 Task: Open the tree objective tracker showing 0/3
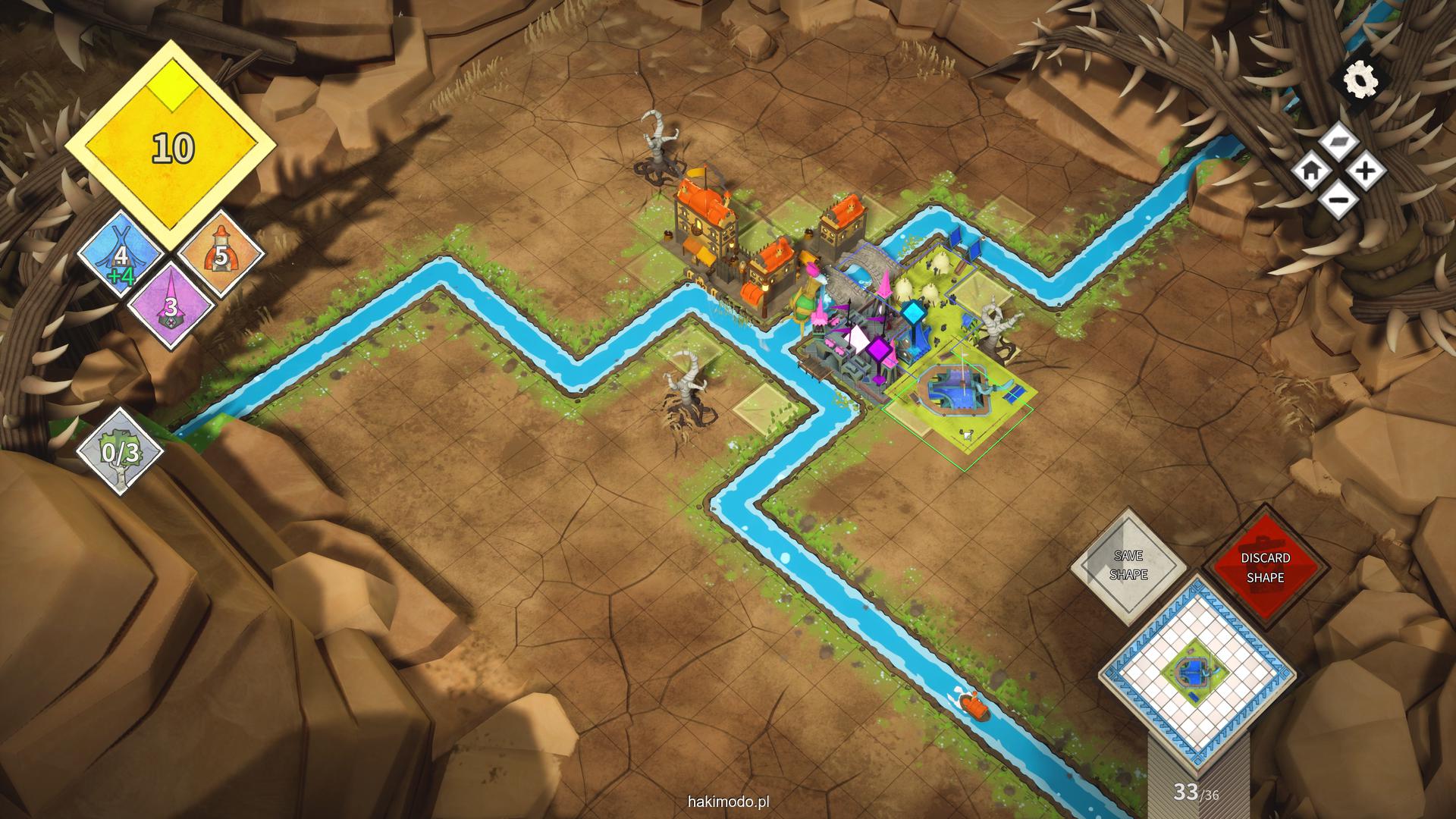coord(121,452)
